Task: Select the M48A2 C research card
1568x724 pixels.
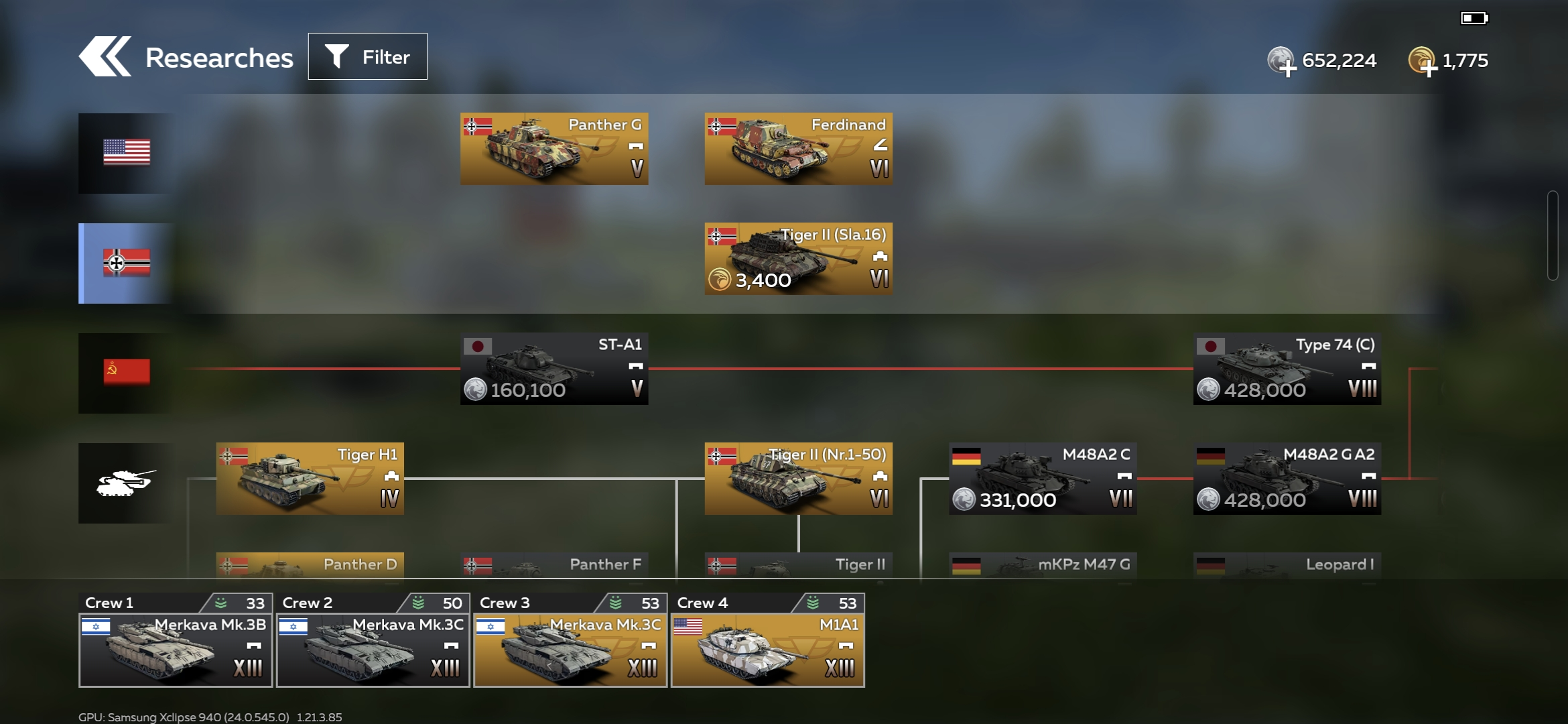Action: coord(1043,479)
